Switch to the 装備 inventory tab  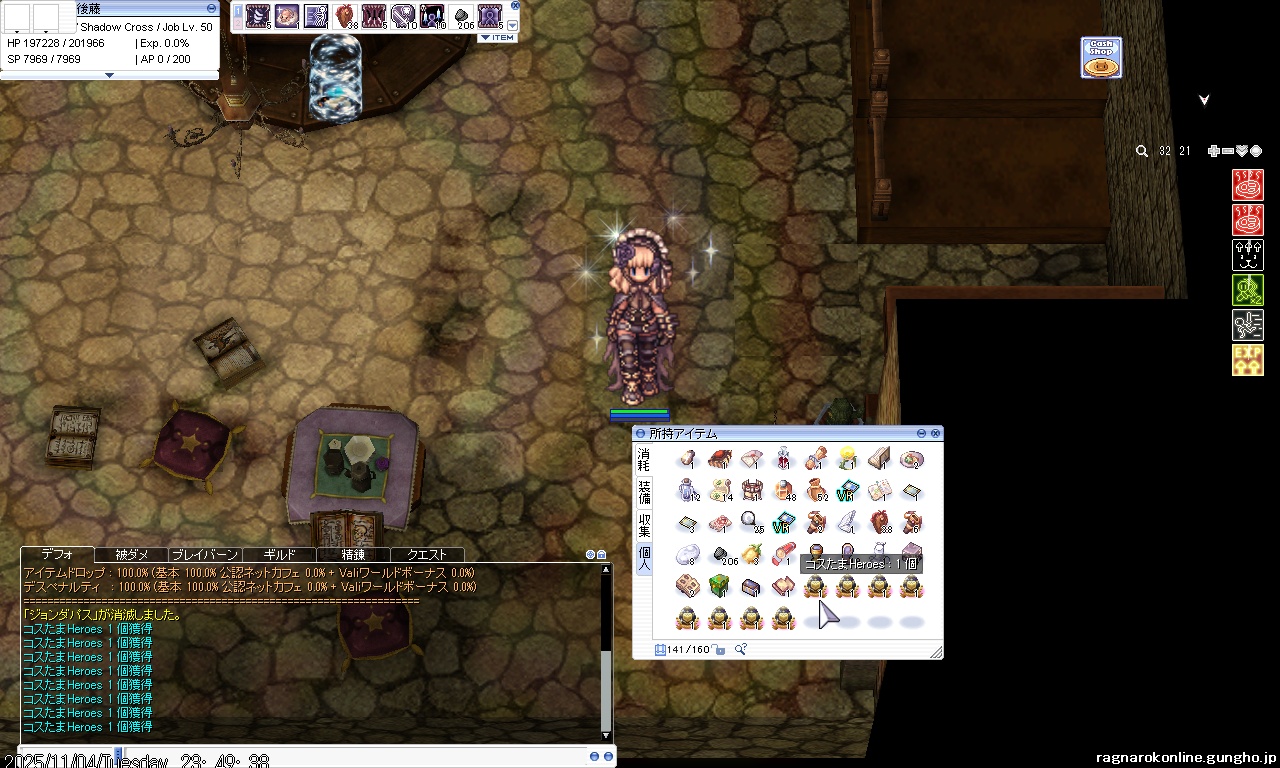[644, 491]
